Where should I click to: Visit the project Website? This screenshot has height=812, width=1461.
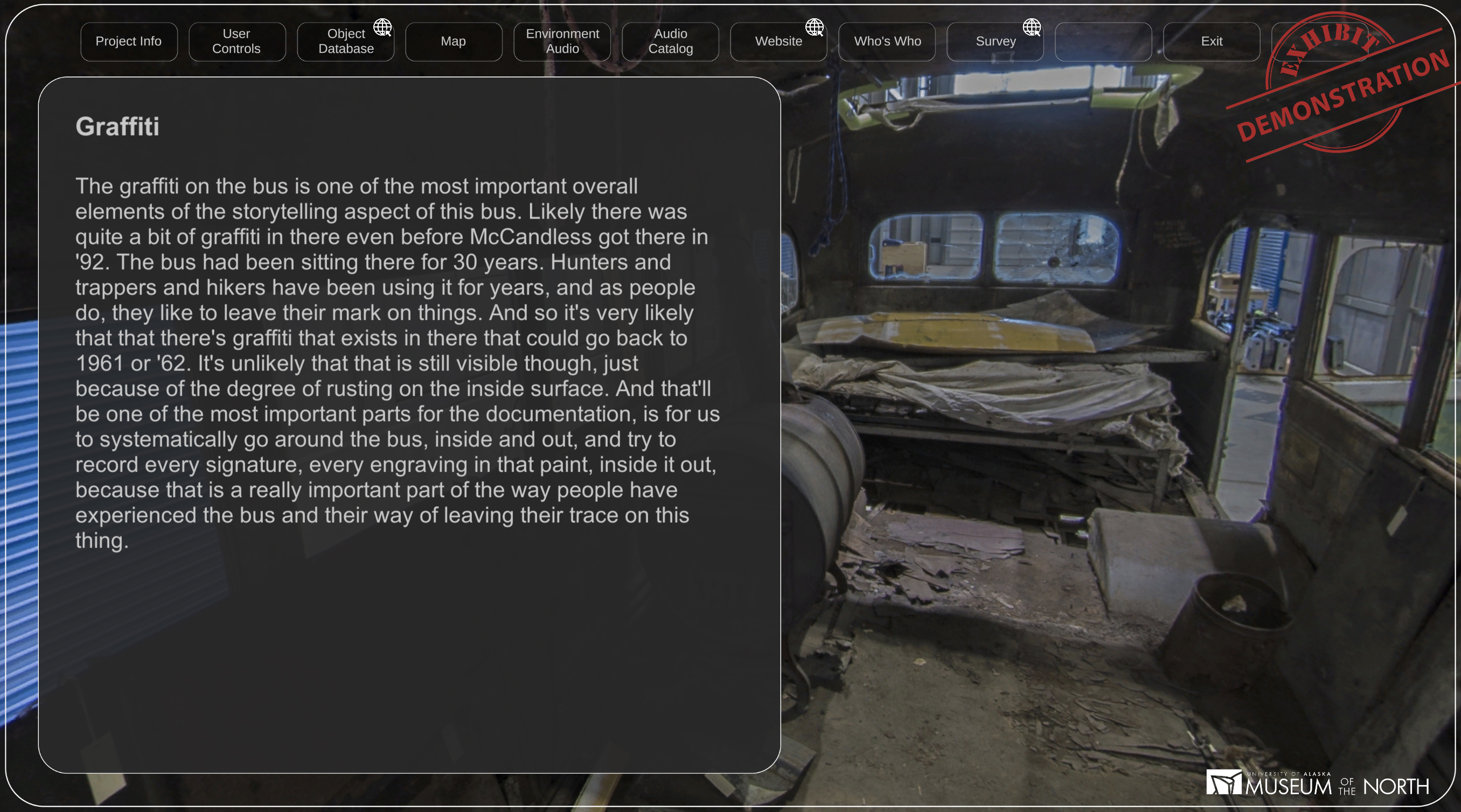(778, 41)
